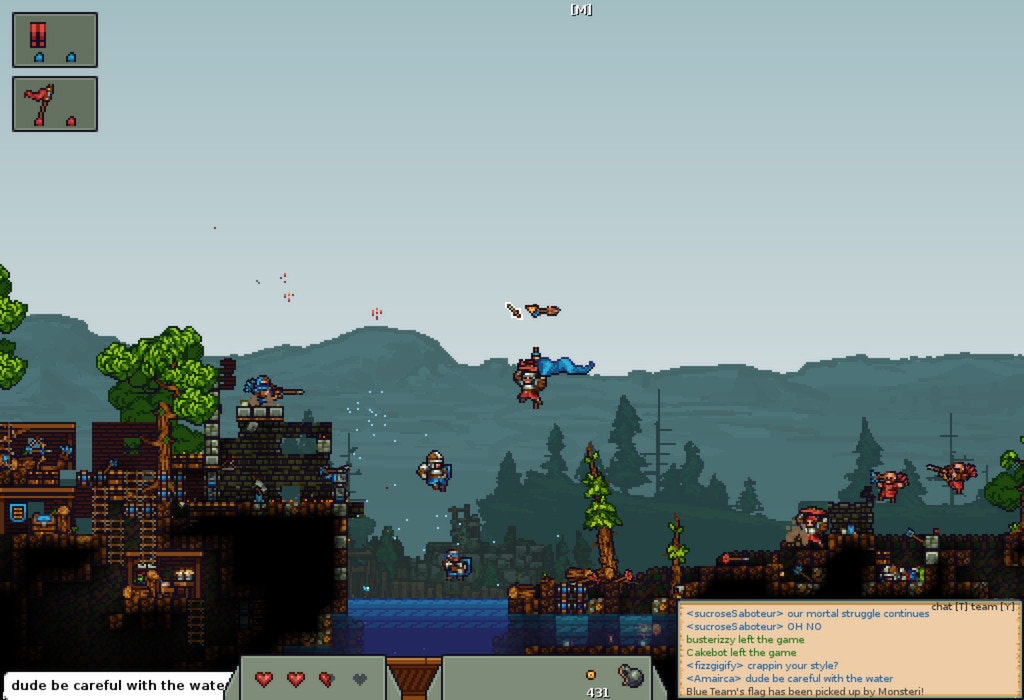Click the blue team flag alert panel
1024x700 pixels.
coord(55,40)
